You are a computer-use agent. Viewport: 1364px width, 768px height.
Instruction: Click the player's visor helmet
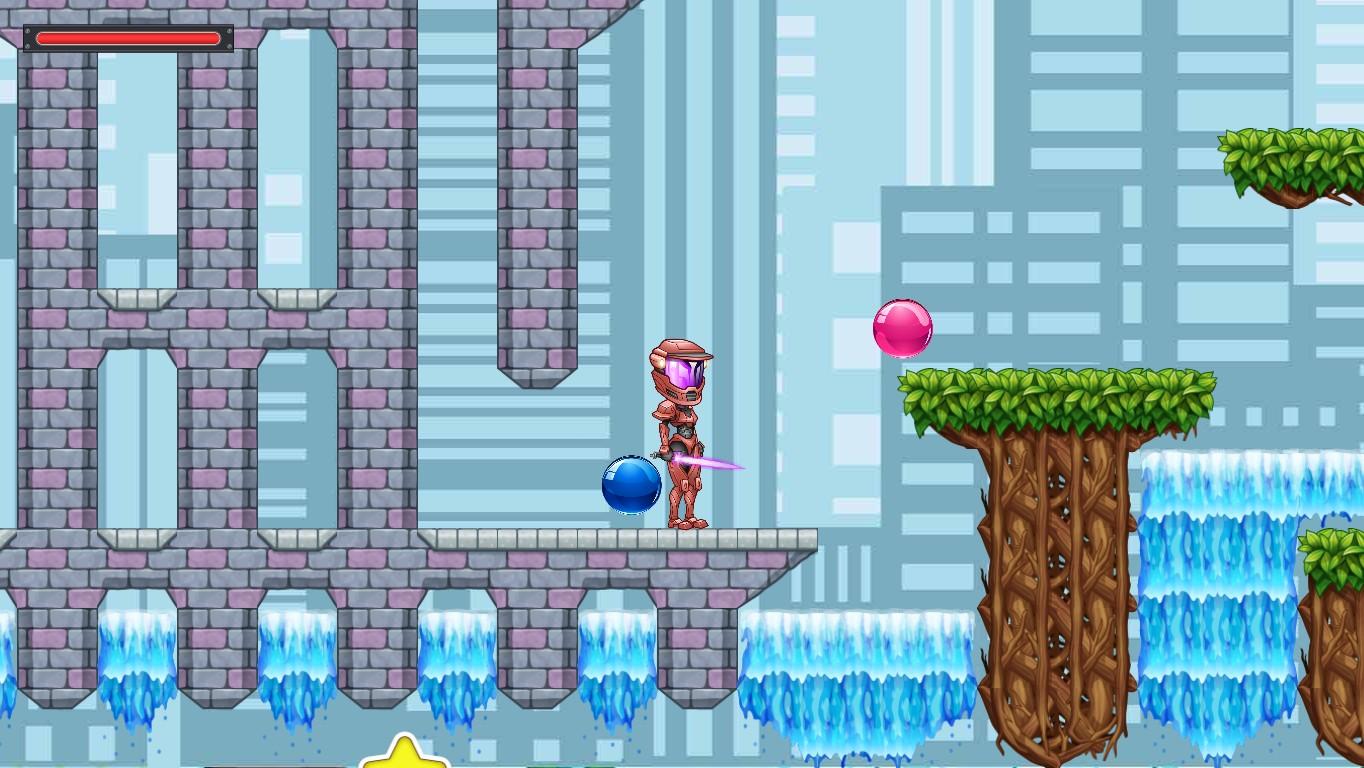683,370
